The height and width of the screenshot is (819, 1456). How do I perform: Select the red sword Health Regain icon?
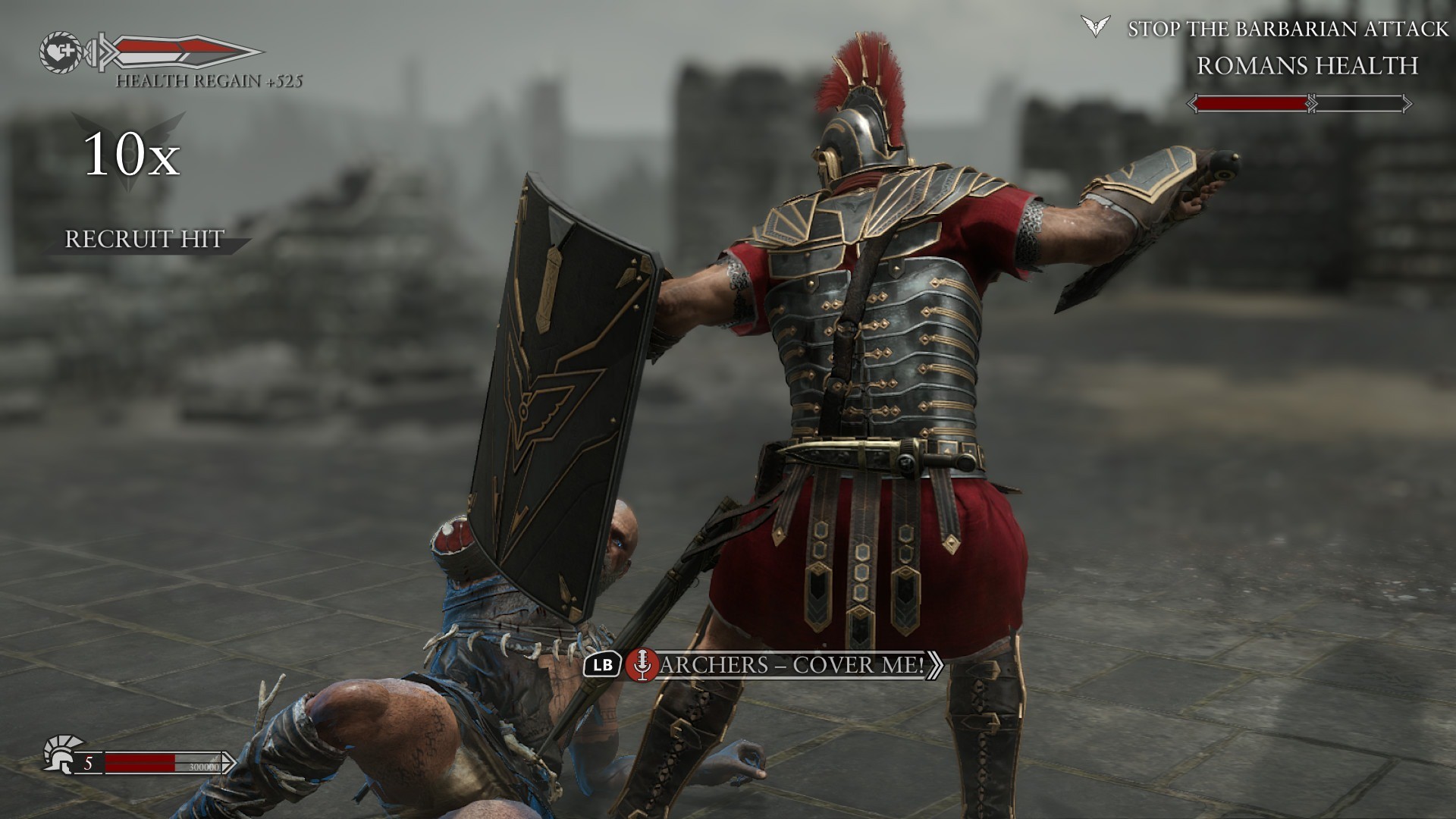[x=178, y=53]
